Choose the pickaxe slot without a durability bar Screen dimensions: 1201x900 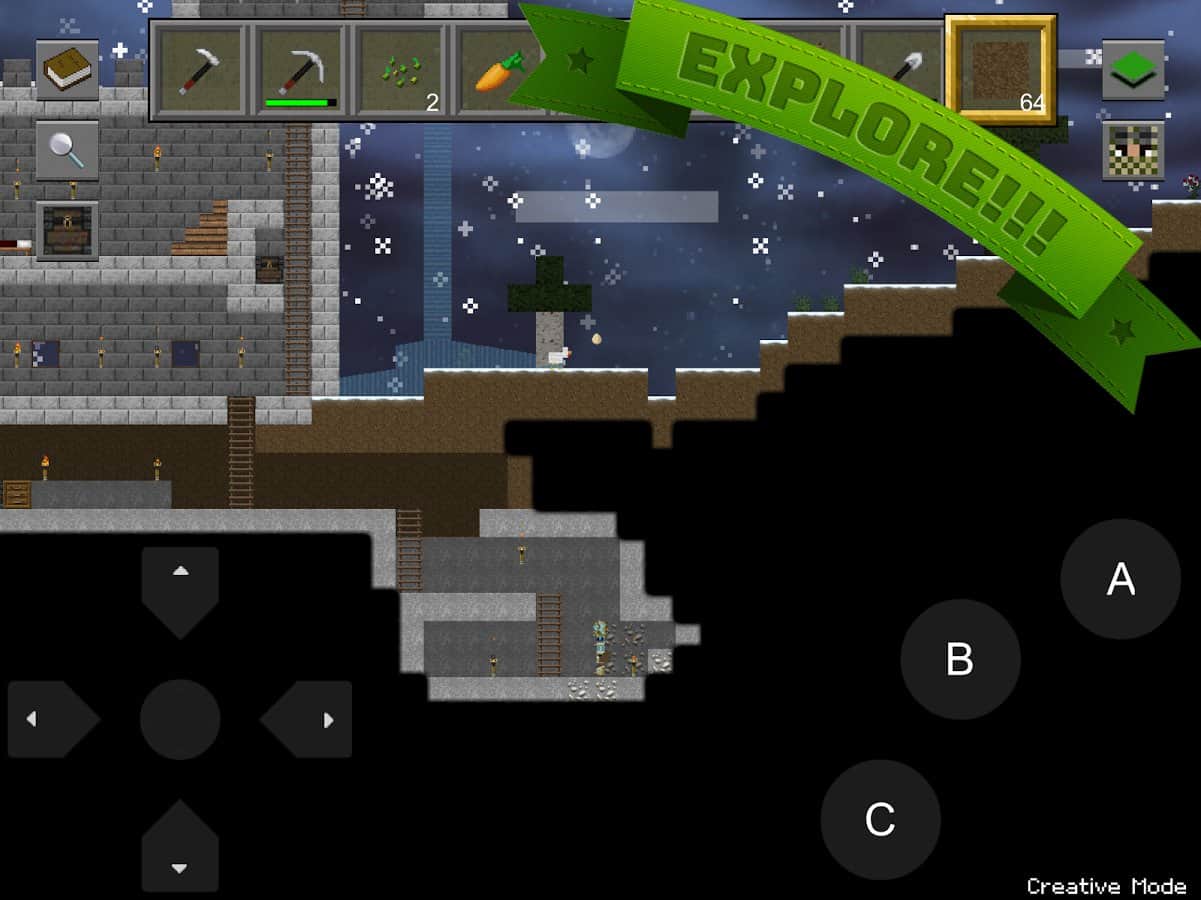click(201, 71)
